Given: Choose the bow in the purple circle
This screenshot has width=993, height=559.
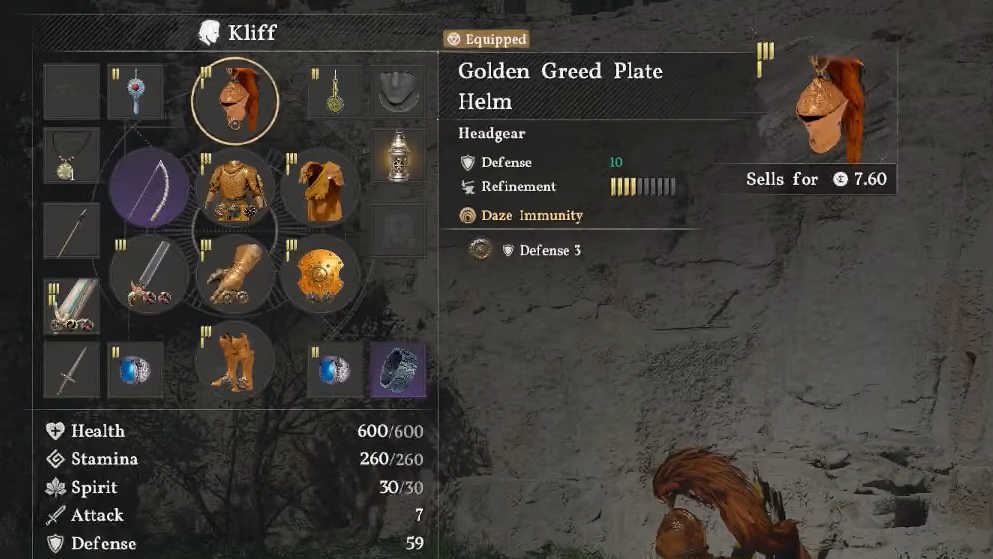Looking at the screenshot, I should (150, 188).
